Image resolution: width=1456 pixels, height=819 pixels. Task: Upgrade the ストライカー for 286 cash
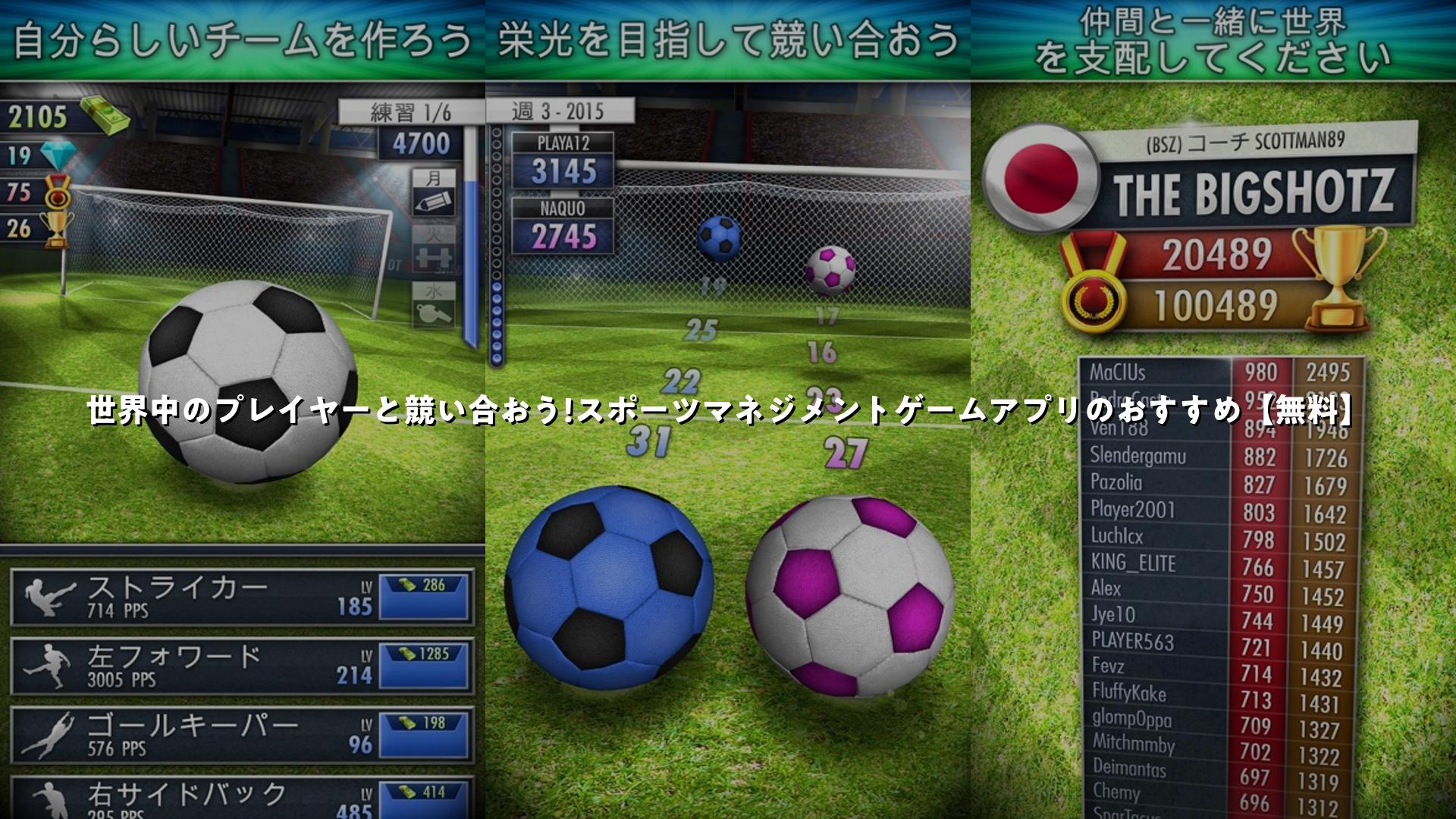tap(424, 596)
